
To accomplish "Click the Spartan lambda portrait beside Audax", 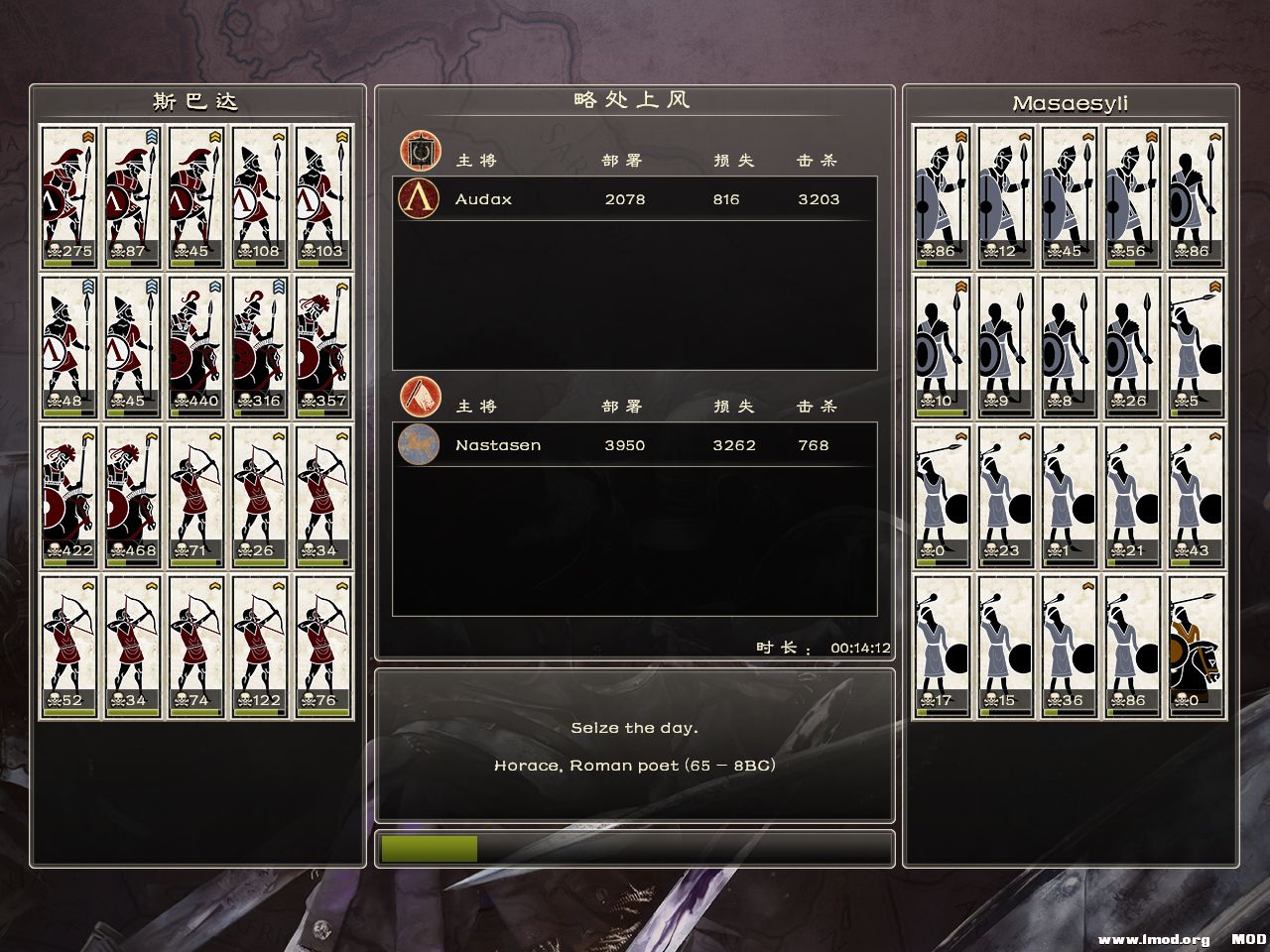I will tap(419, 199).
